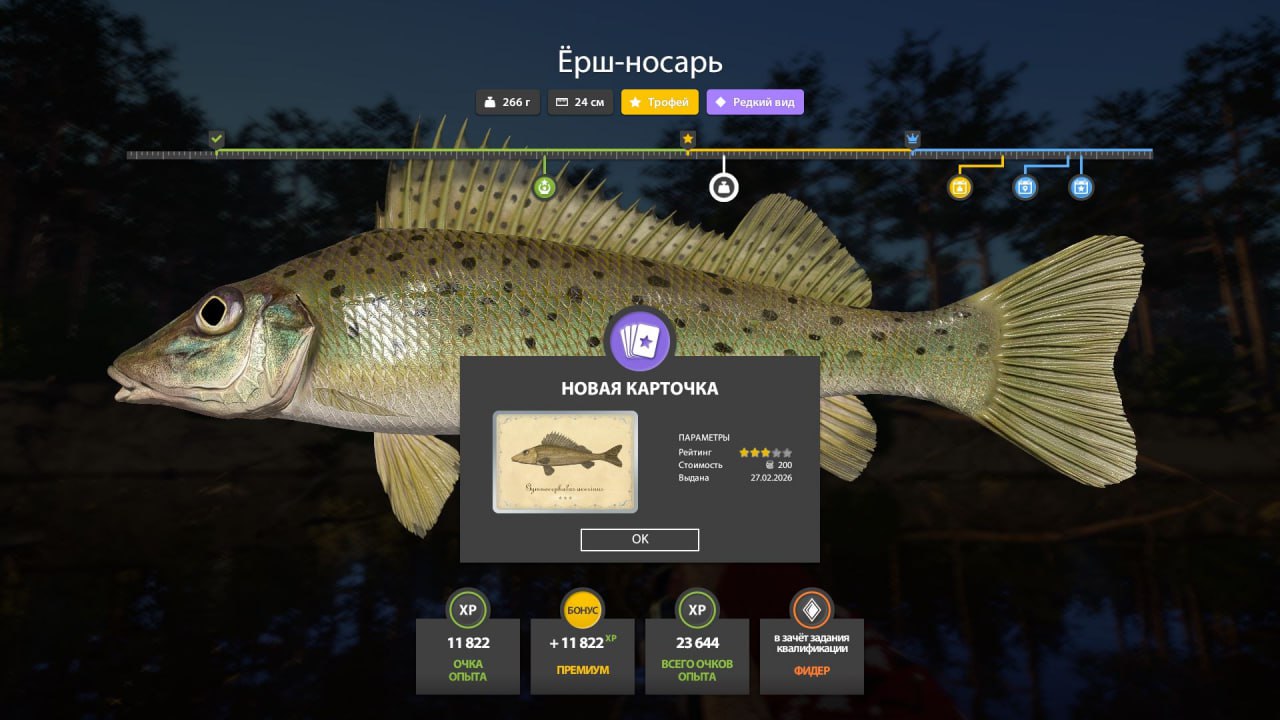Confirm the new card with OK
This screenshot has width=1280, height=720.
point(640,539)
